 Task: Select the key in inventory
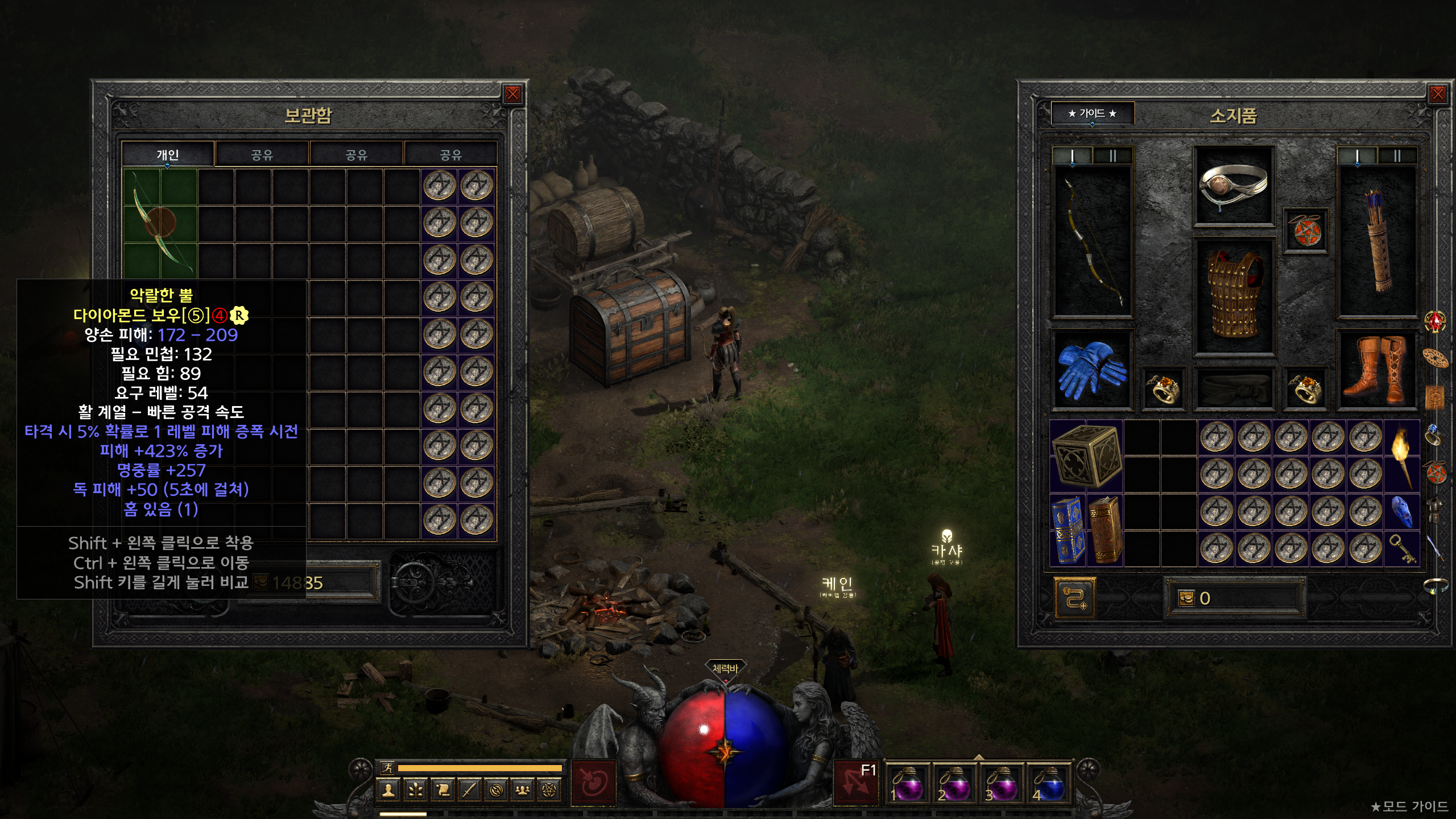click(x=1401, y=548)
